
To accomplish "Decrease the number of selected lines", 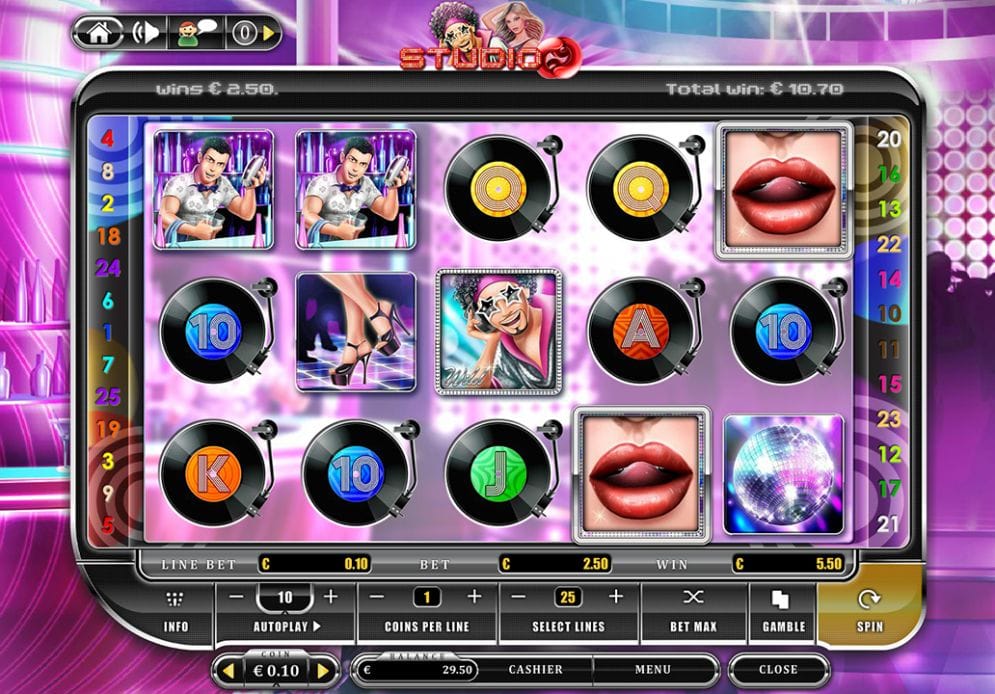I will click(x=520, y=597).
